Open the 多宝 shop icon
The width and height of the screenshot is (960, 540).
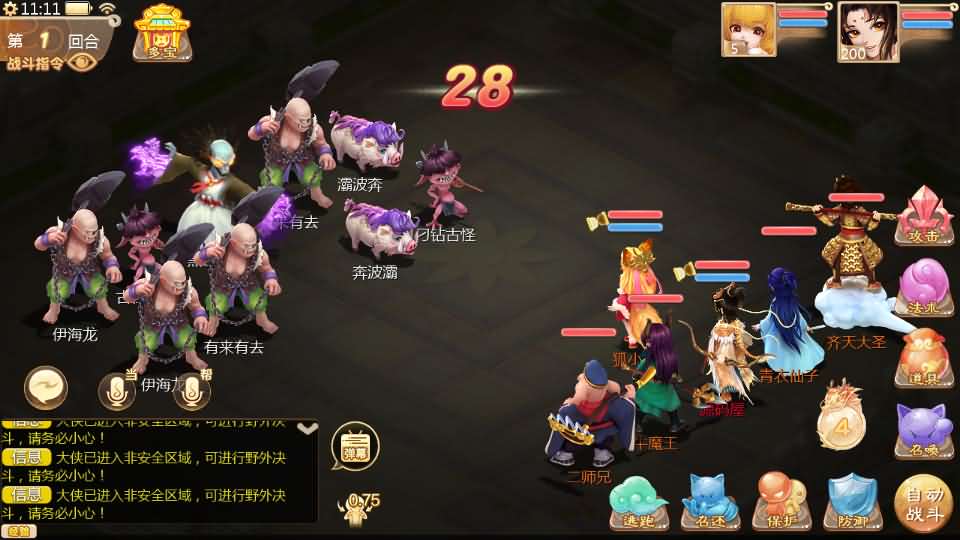click(163, 32)
